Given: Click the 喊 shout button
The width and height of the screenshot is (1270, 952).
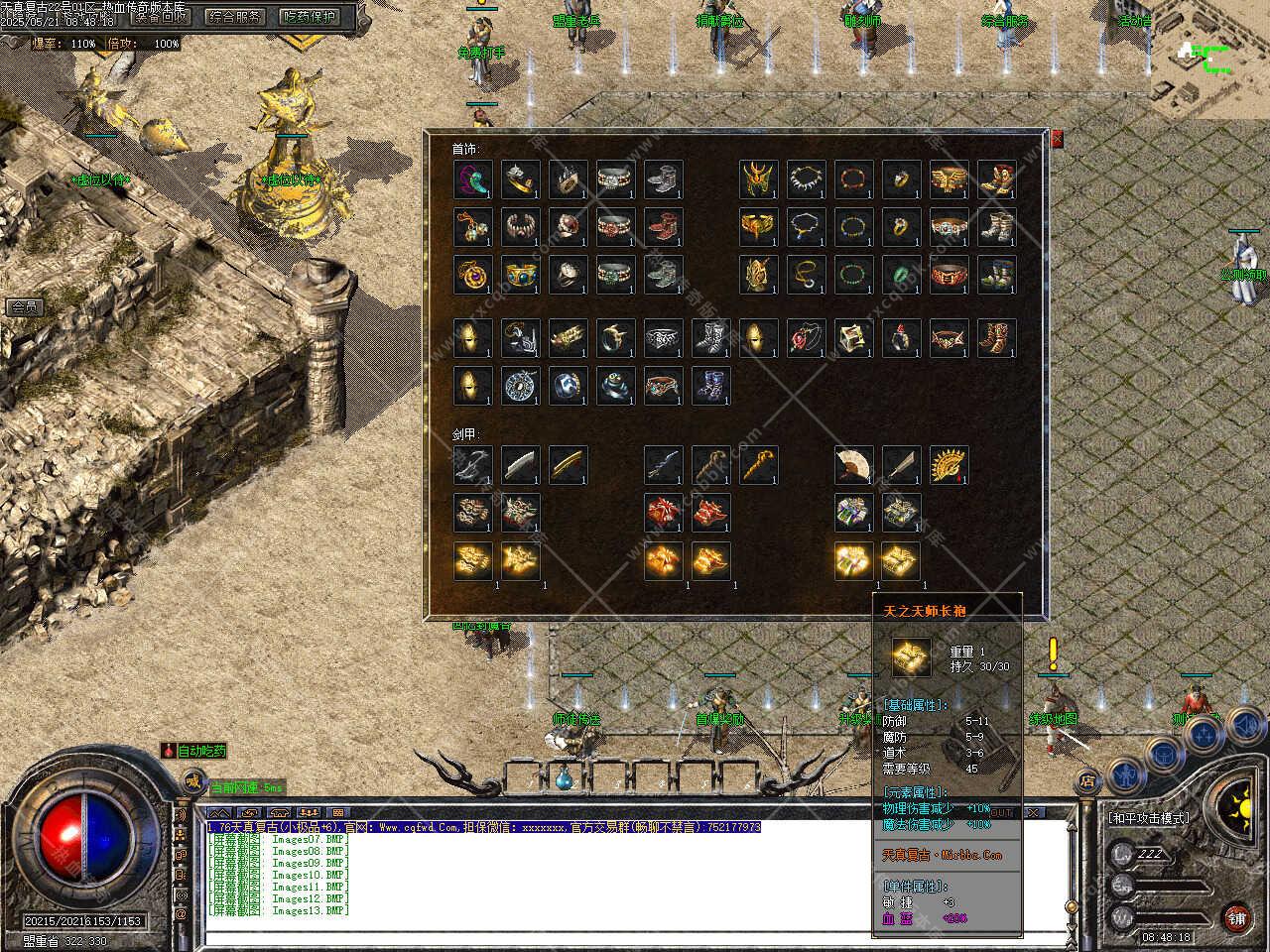Looking at the screenshot, I should [192, 783].
